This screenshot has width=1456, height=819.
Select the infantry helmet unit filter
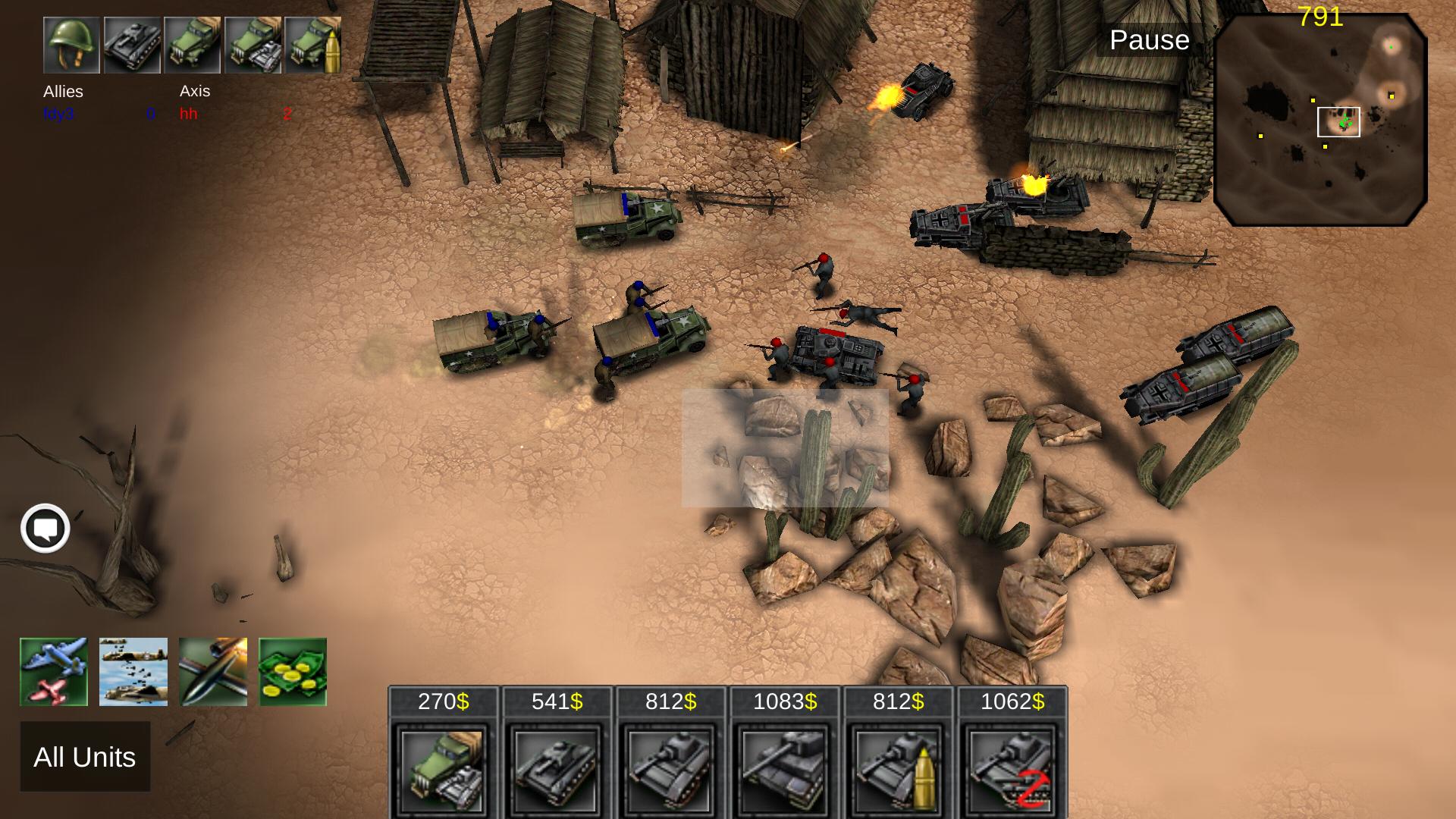click(70, 45)
